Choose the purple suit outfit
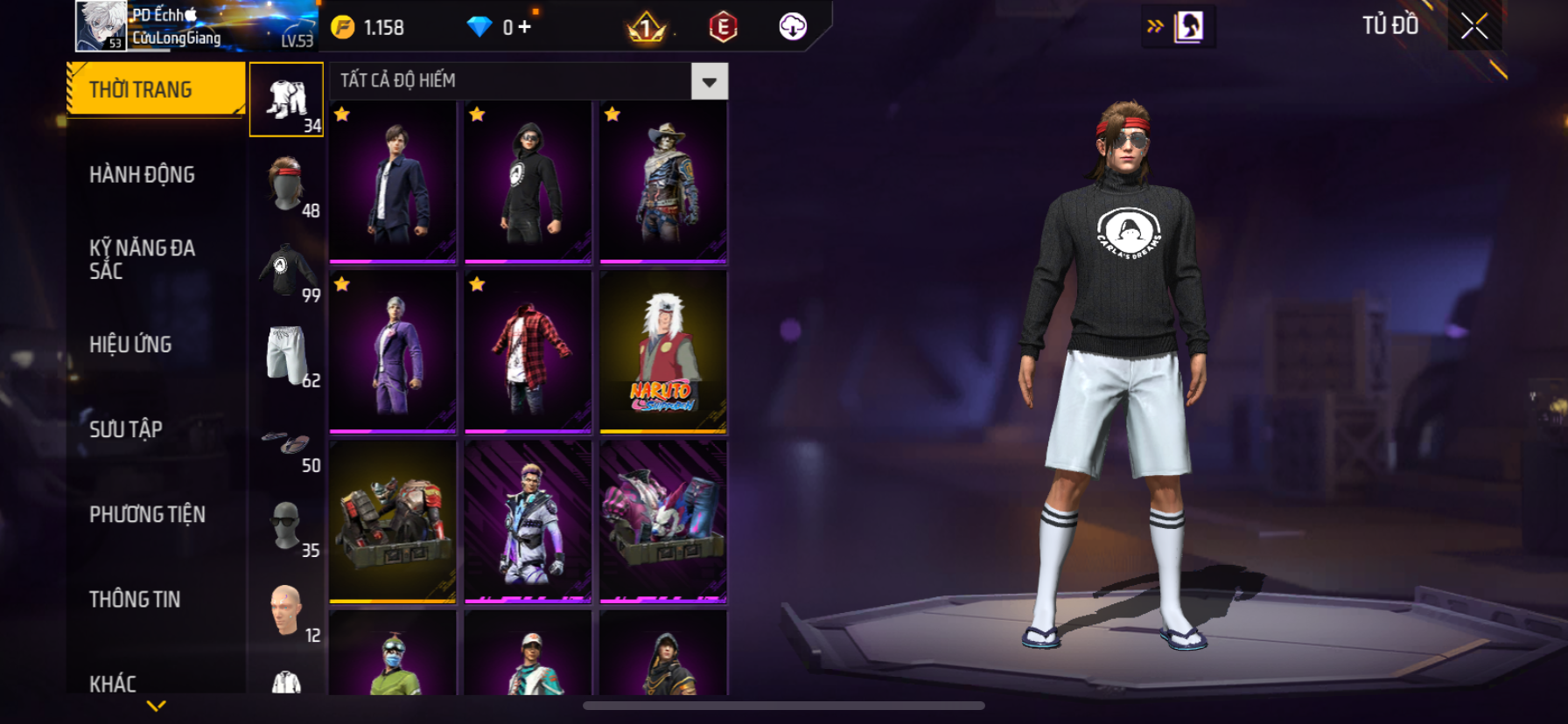The width and height of the screenshot is (1568, 724). 393,352
